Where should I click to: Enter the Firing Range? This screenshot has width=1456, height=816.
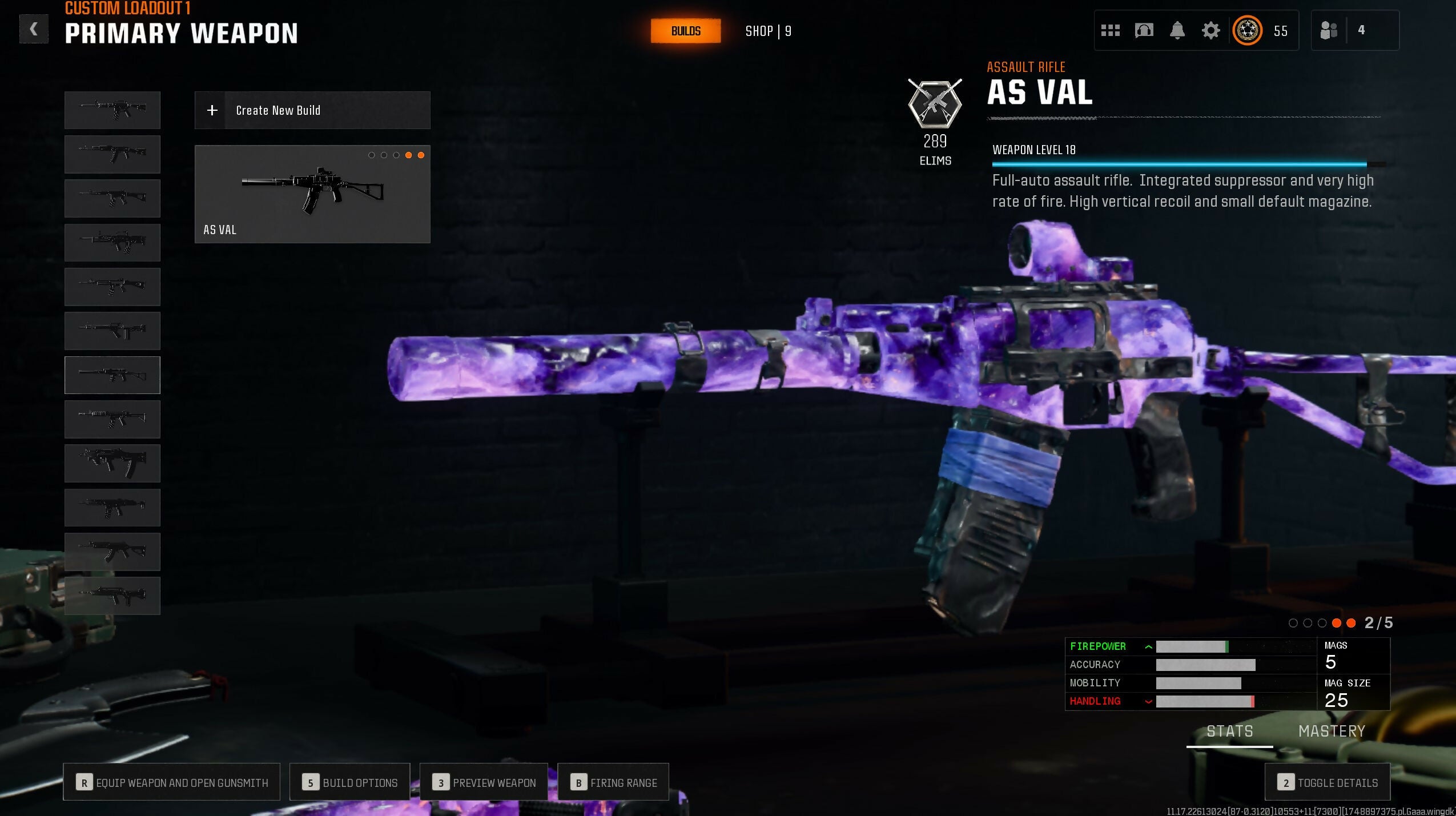click(613, 782)
